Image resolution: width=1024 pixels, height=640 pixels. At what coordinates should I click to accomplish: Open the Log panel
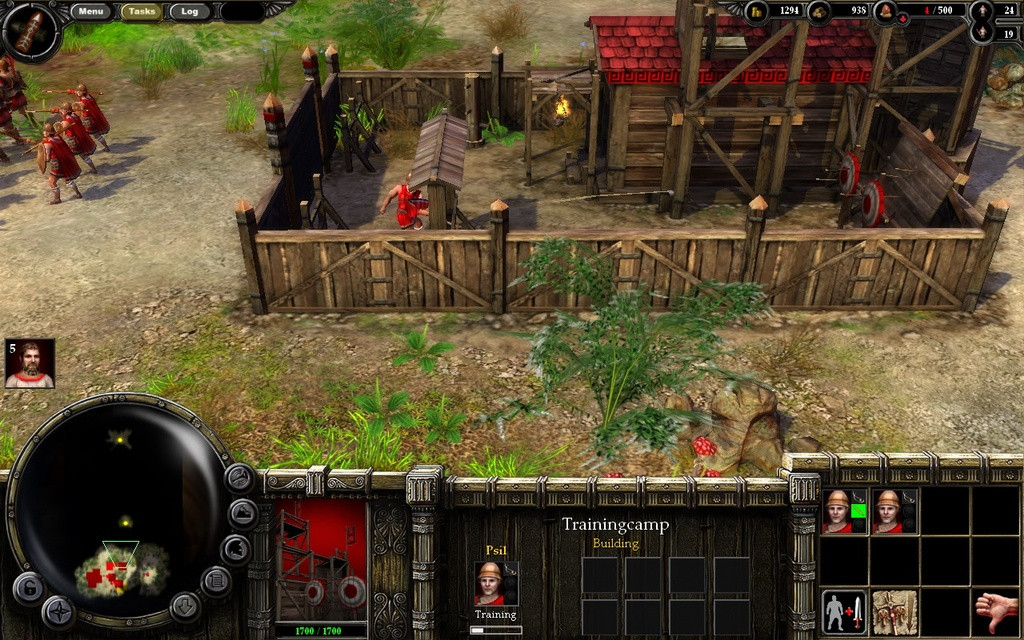click(189, 12)
